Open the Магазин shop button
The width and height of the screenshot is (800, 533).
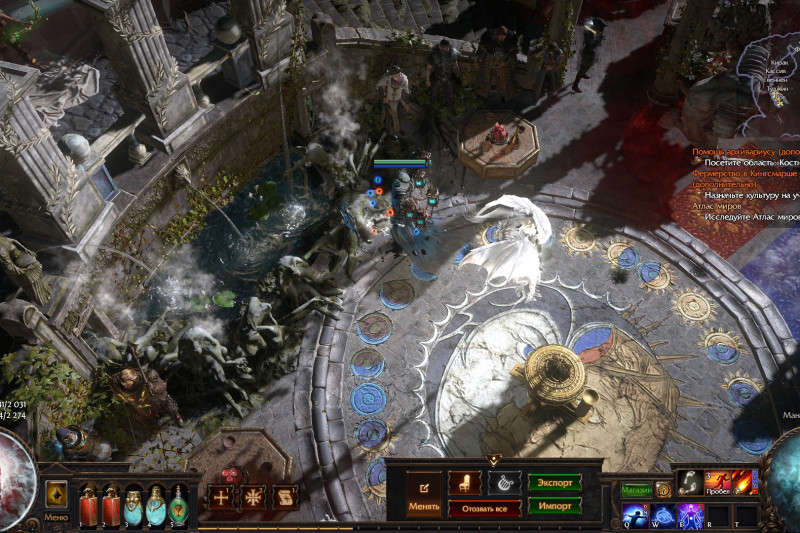click(x=636, y=490)
